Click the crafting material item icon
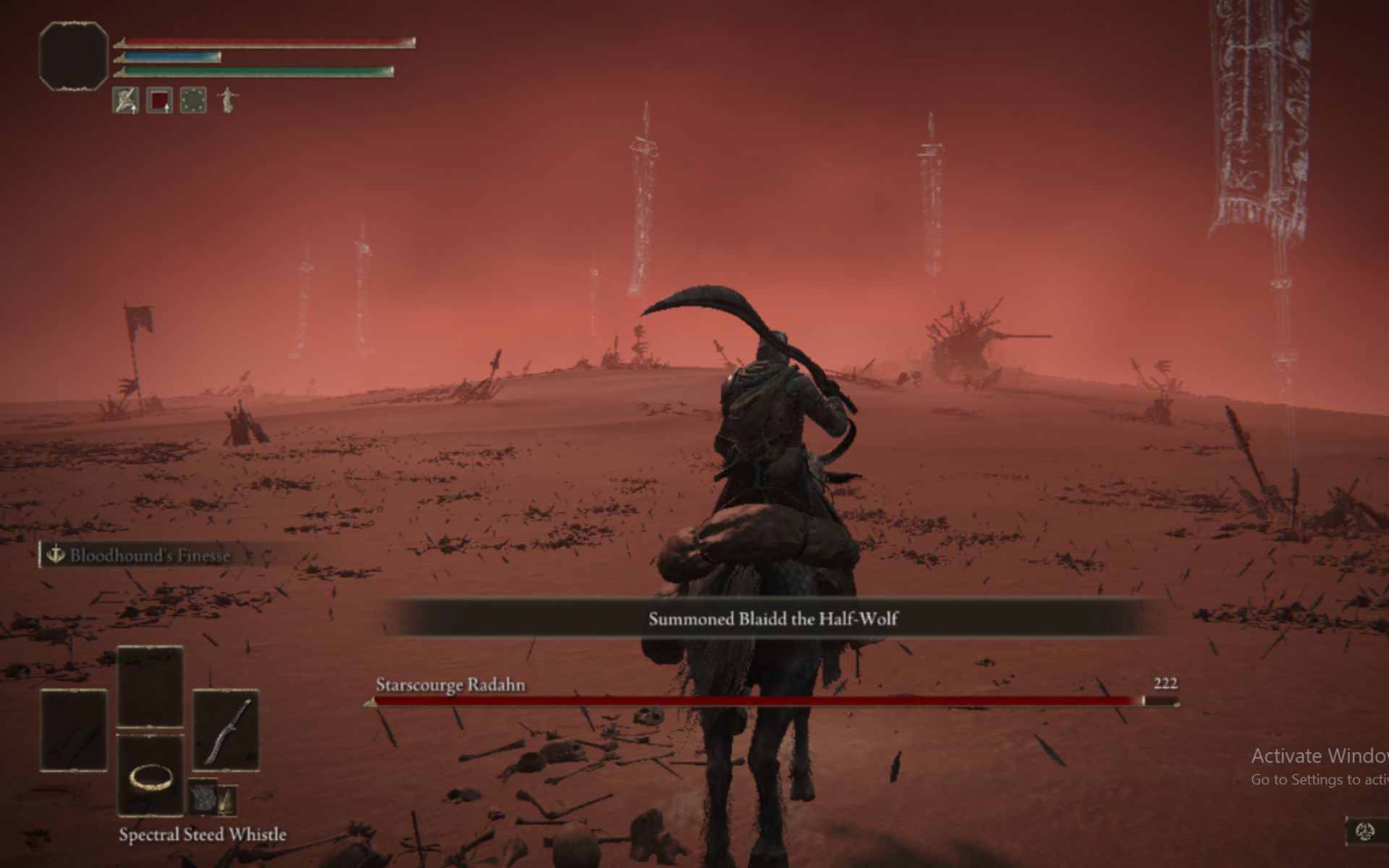 tap(203, 796)
